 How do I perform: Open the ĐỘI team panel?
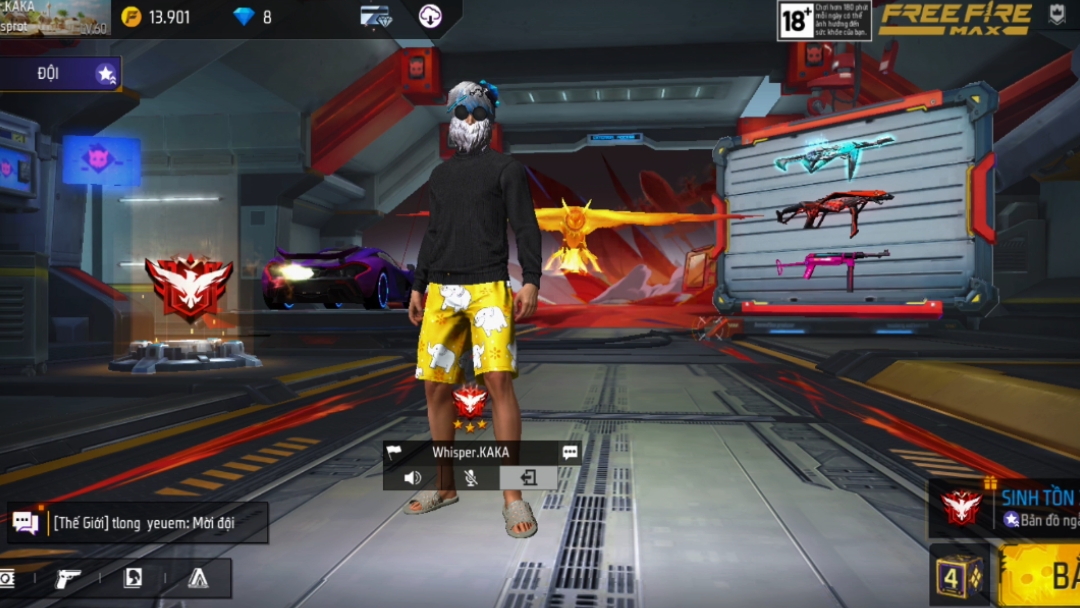[61, 73]
